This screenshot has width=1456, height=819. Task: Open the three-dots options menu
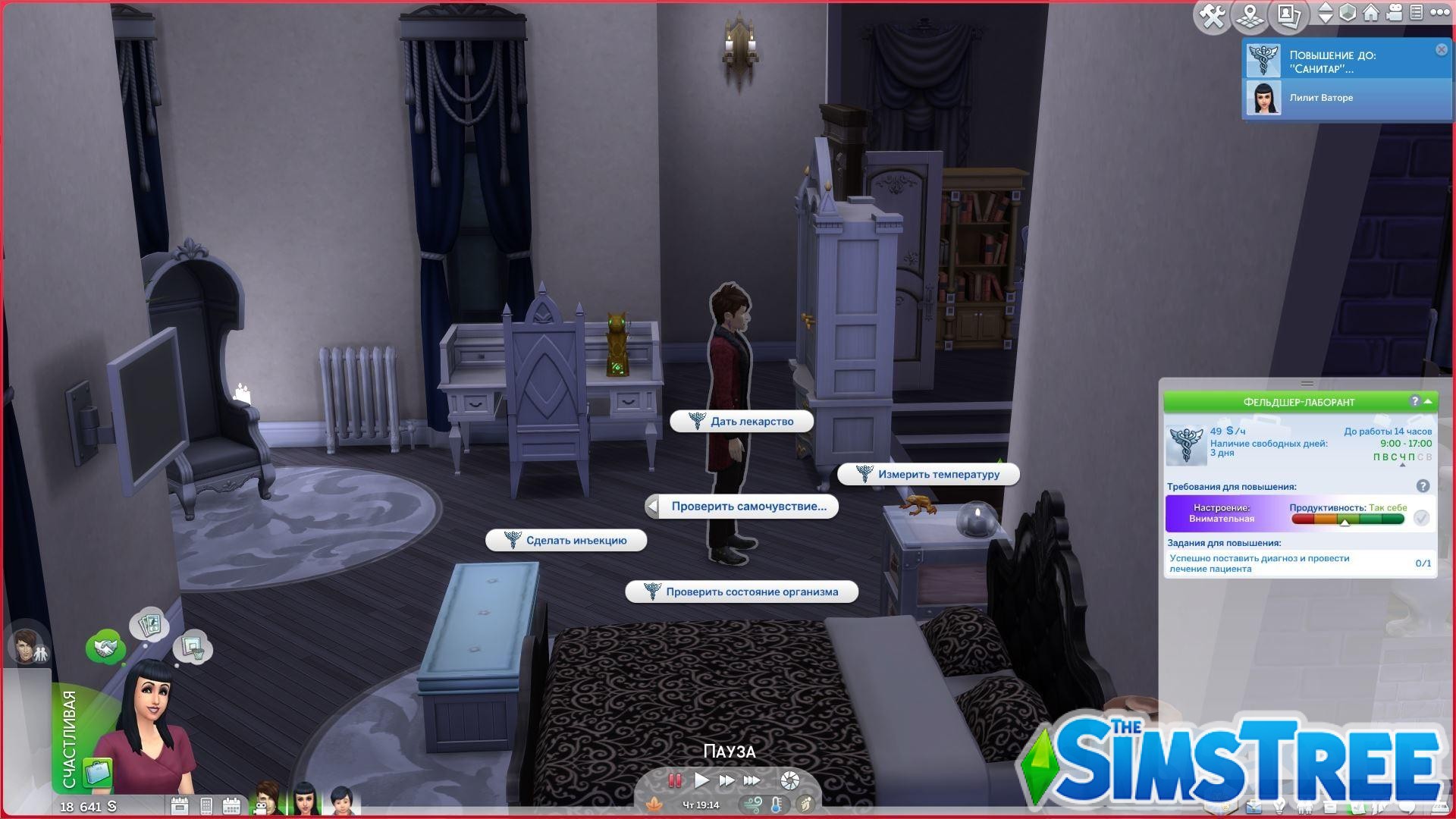(1439, 13)
